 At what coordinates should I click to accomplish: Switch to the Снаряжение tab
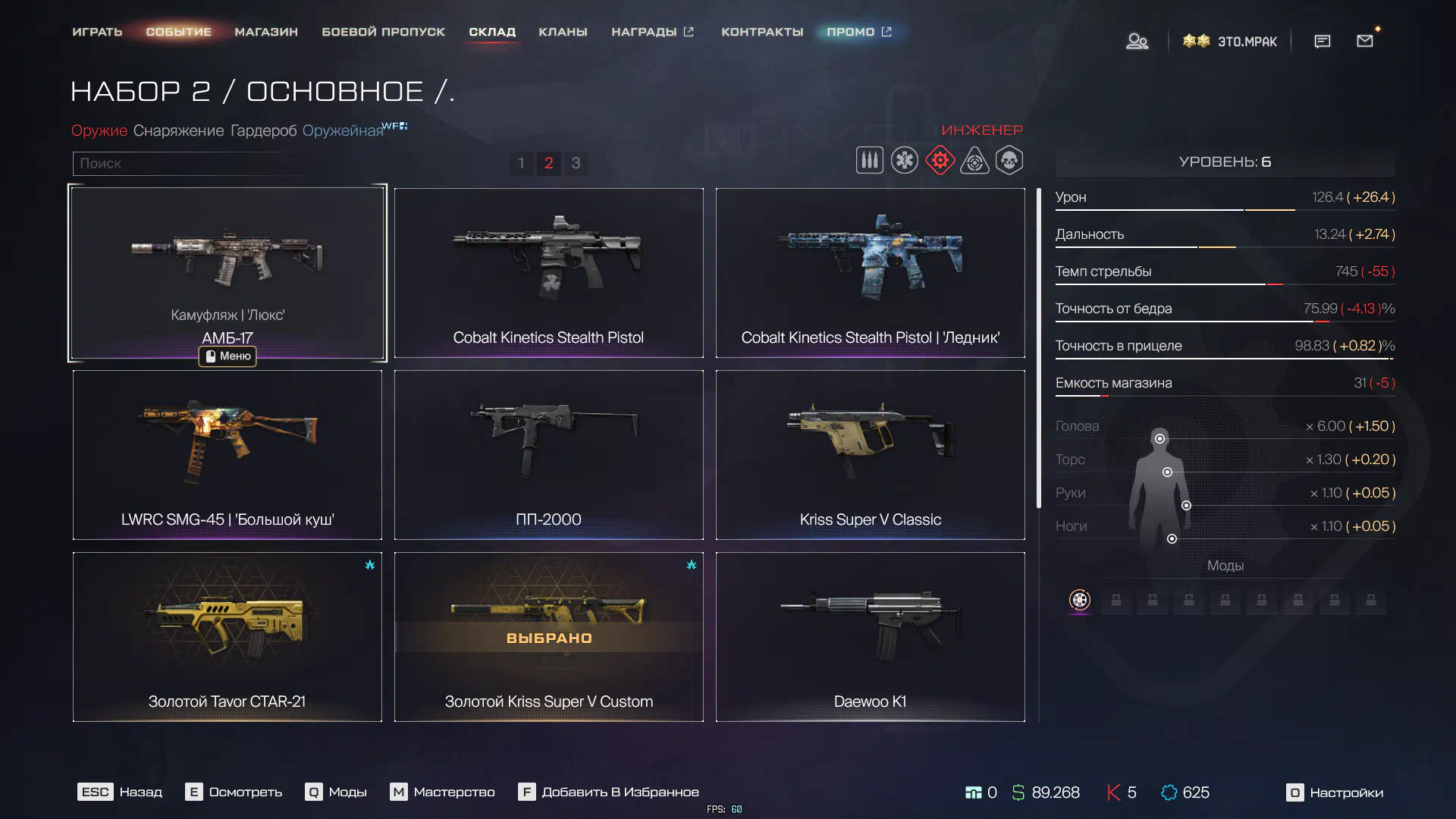(178, 130)
